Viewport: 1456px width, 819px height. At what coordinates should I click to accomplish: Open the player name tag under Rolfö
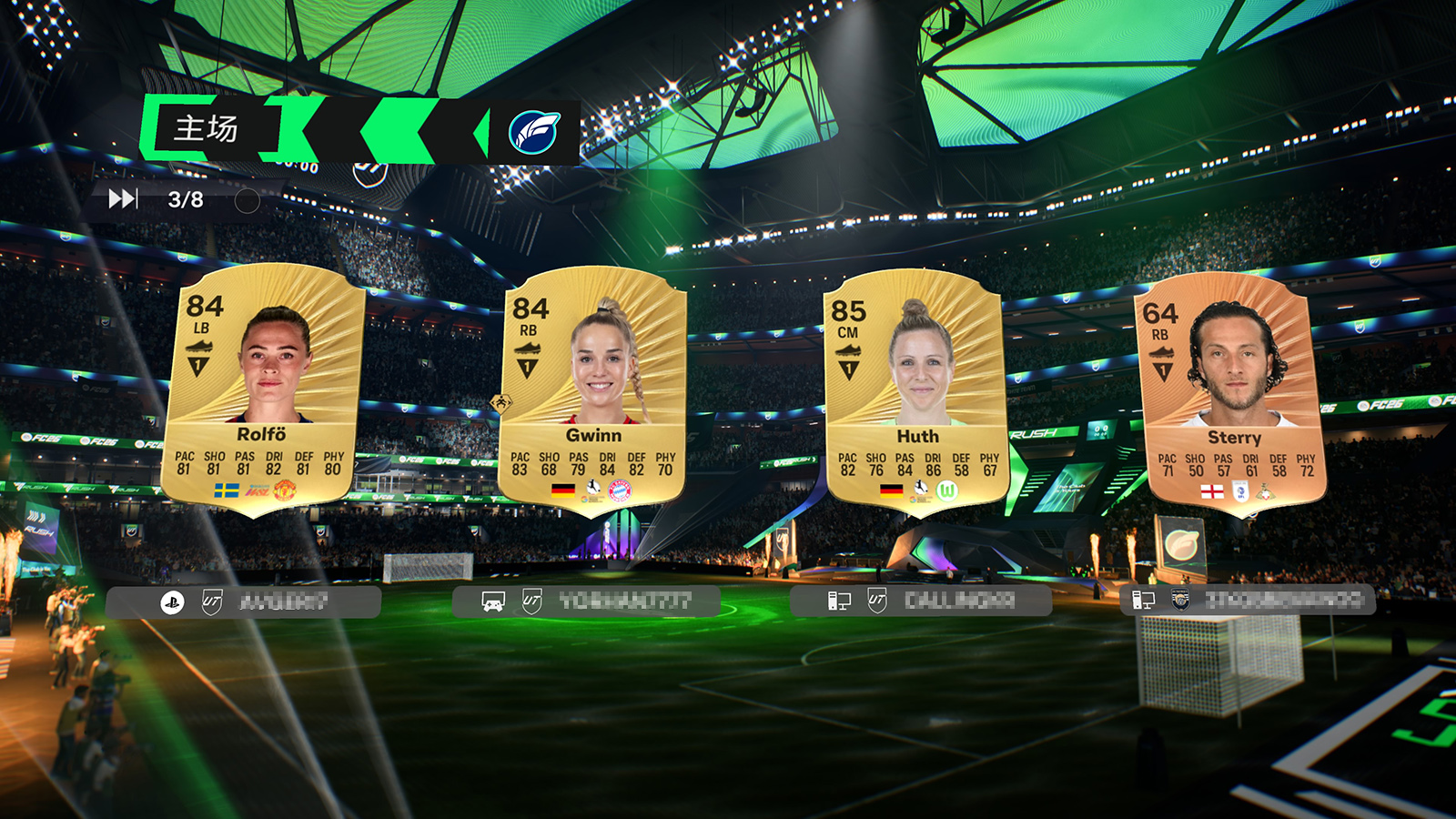pyautogui.click(x=244, y=602)
